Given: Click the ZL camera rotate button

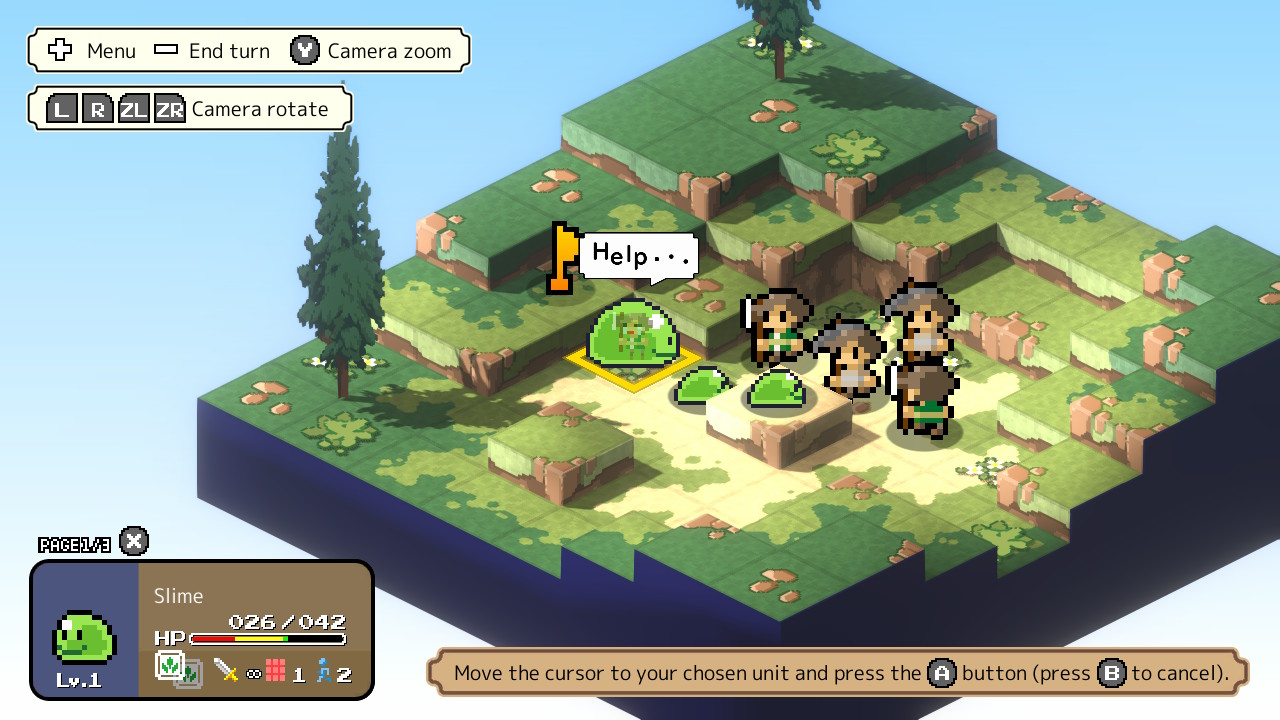Looking at the screenshot, I should (x=133, y=108).
